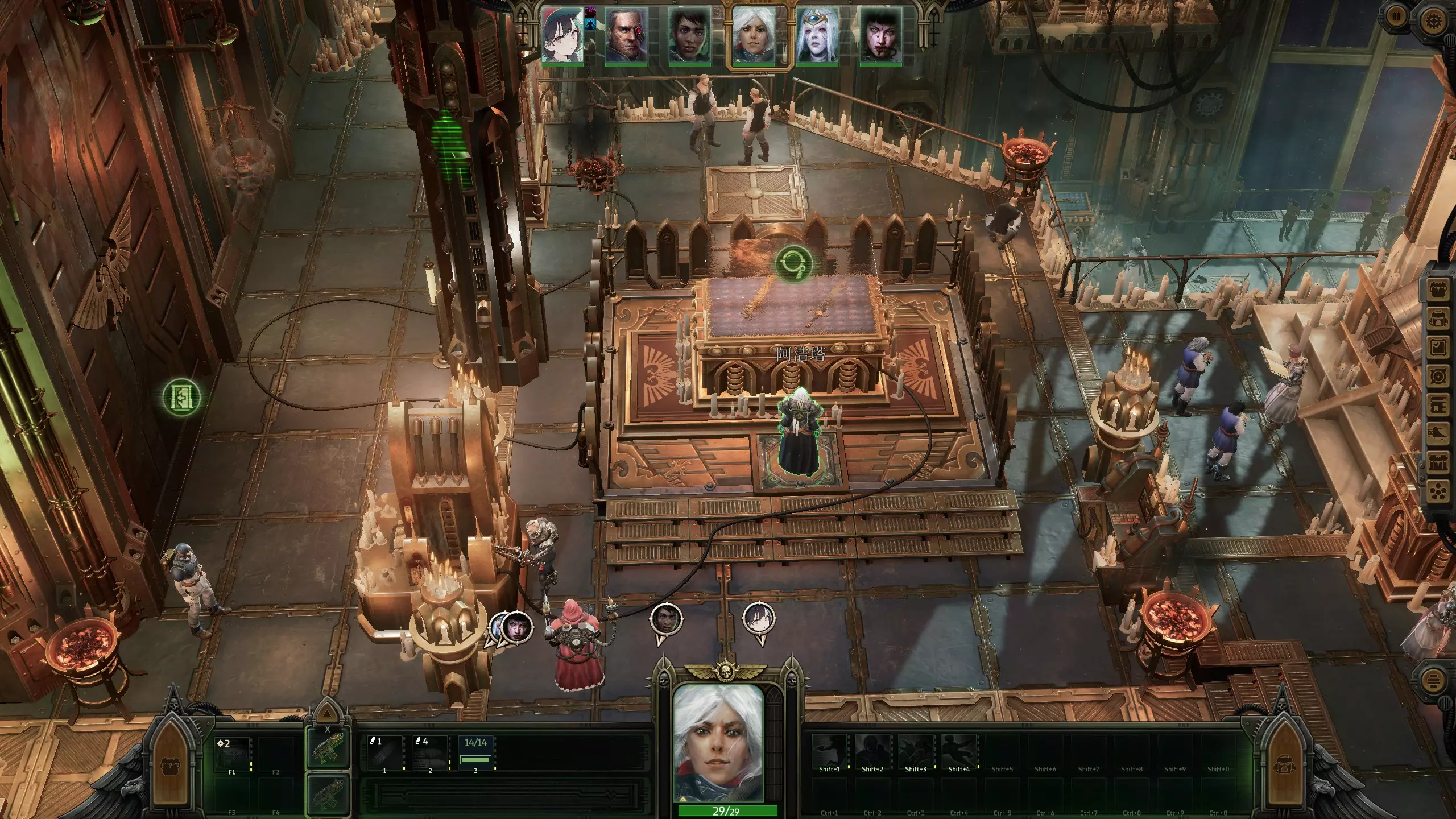Viewport: 1456px width, 819px height.
Task: Click the green interact marker above the altar
Action: pos(793,263)
